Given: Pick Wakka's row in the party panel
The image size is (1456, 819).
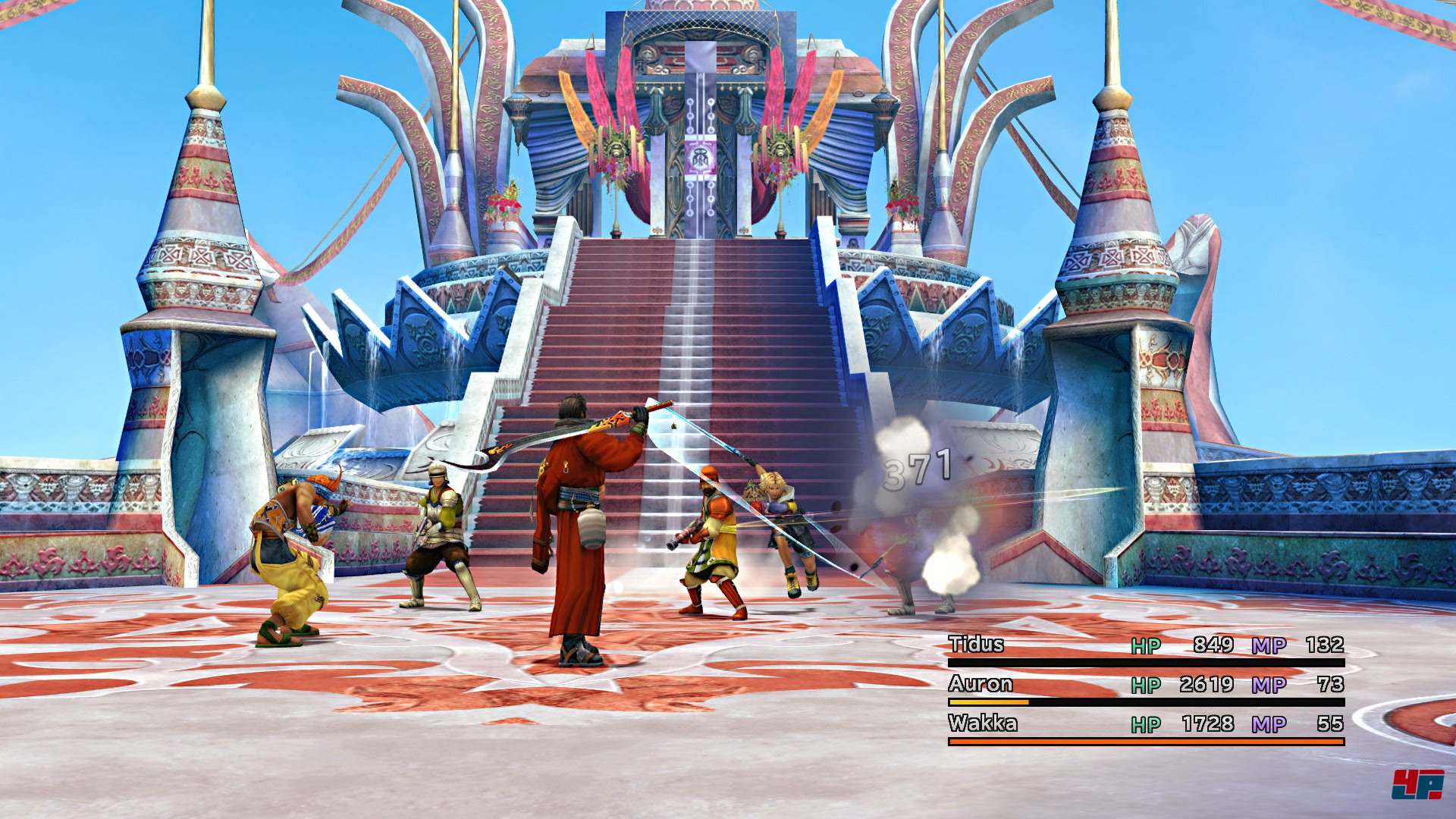Looking at the screenshot, I should [x=983, y=723].
